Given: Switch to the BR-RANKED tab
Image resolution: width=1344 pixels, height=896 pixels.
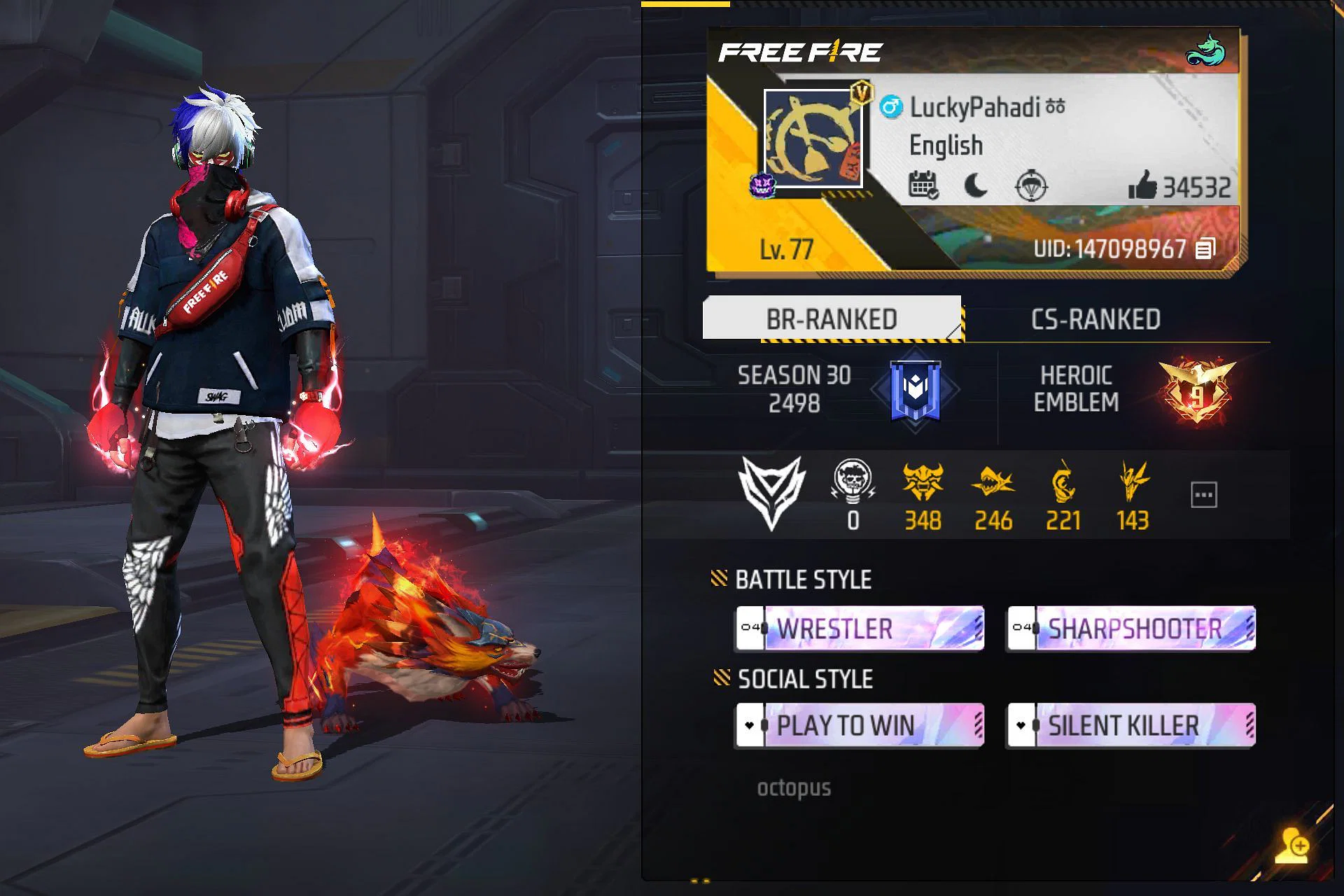Looking at the screenshot, I should pos(832,319).
